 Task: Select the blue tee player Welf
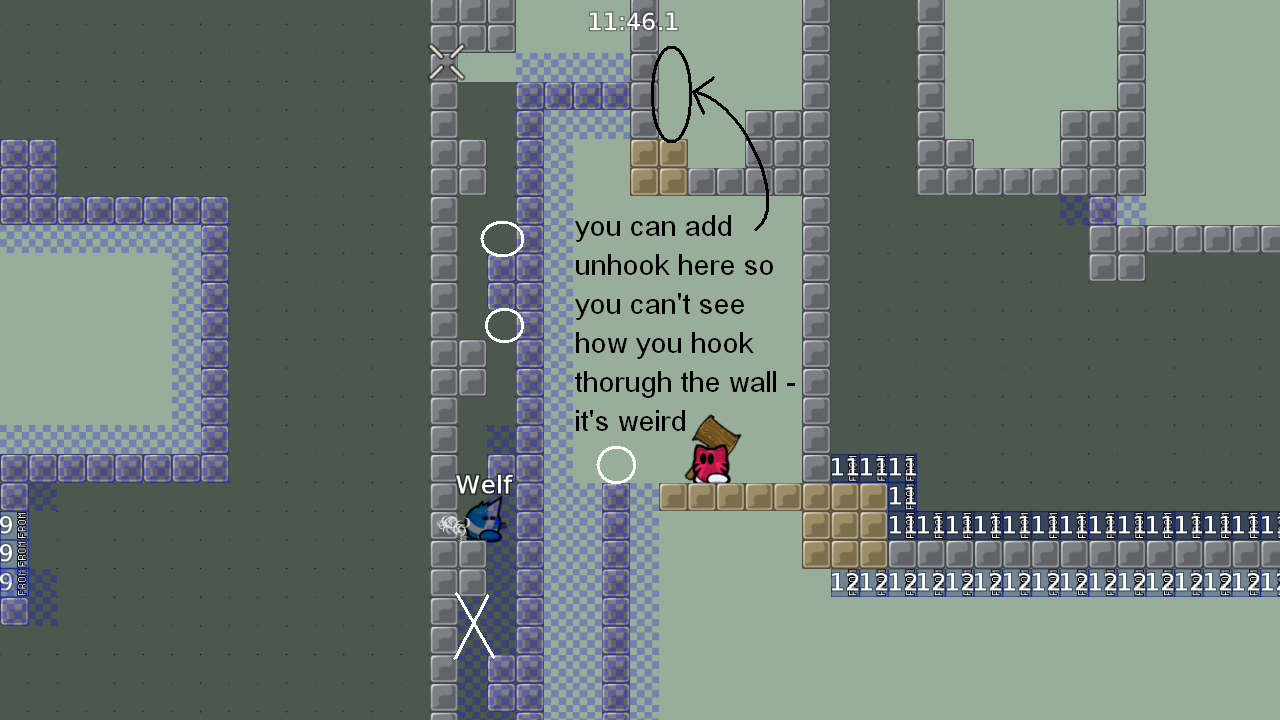(x=483, y=520)
